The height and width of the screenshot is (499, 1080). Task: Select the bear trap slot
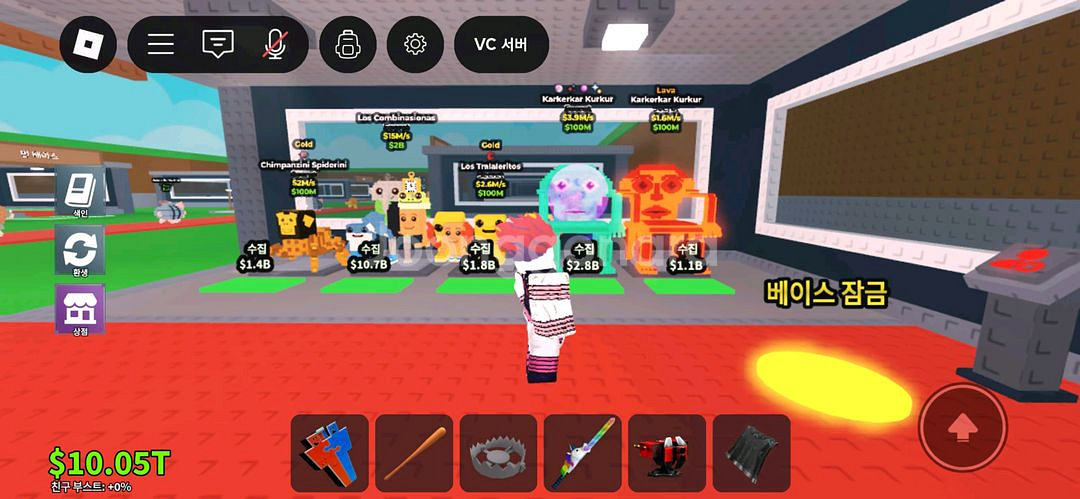[x=498, y=453]
